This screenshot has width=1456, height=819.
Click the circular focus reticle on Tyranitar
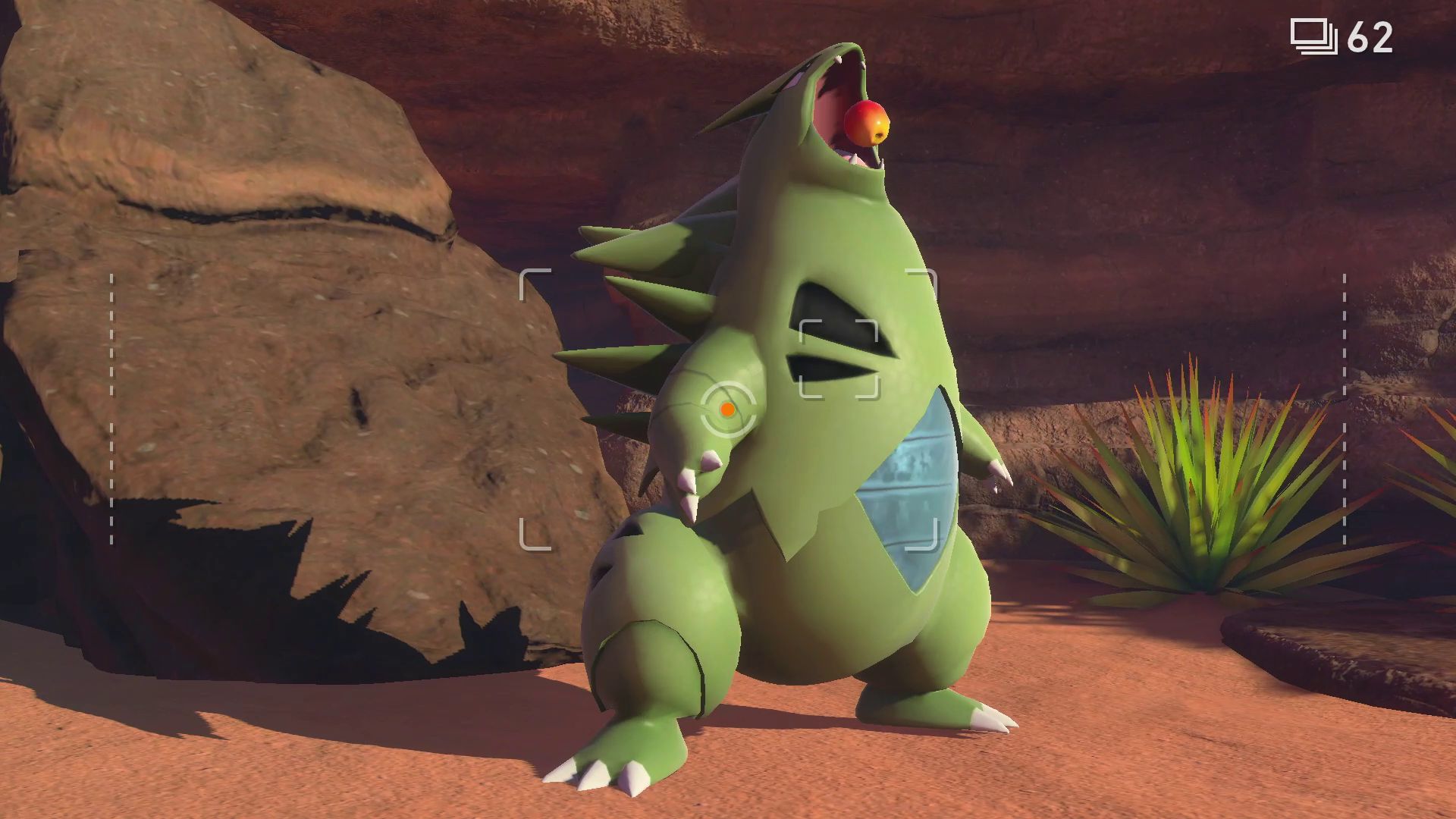(727, 410)
